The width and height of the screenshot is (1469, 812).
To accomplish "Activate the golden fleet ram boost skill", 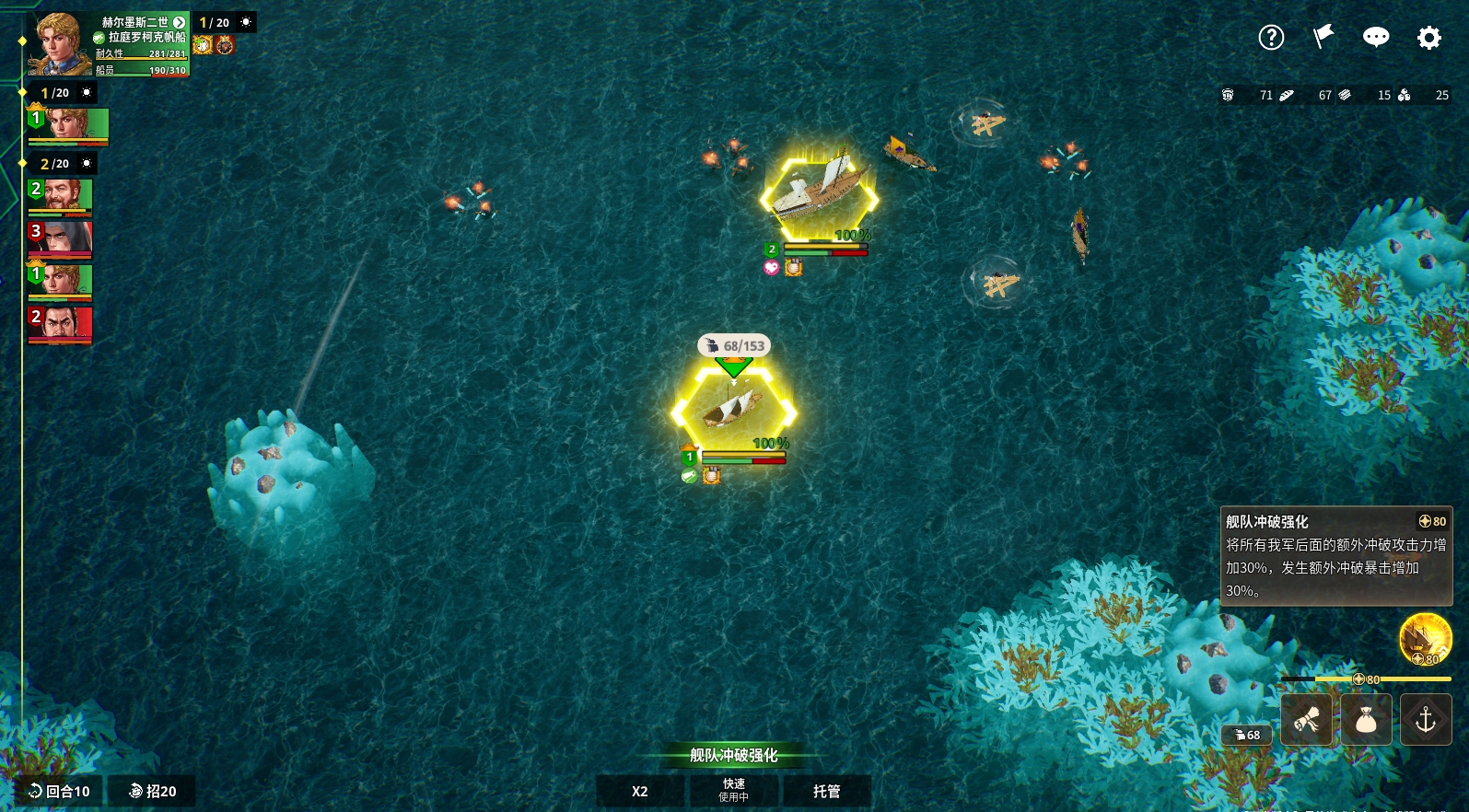I will [x=1425, y=638].
